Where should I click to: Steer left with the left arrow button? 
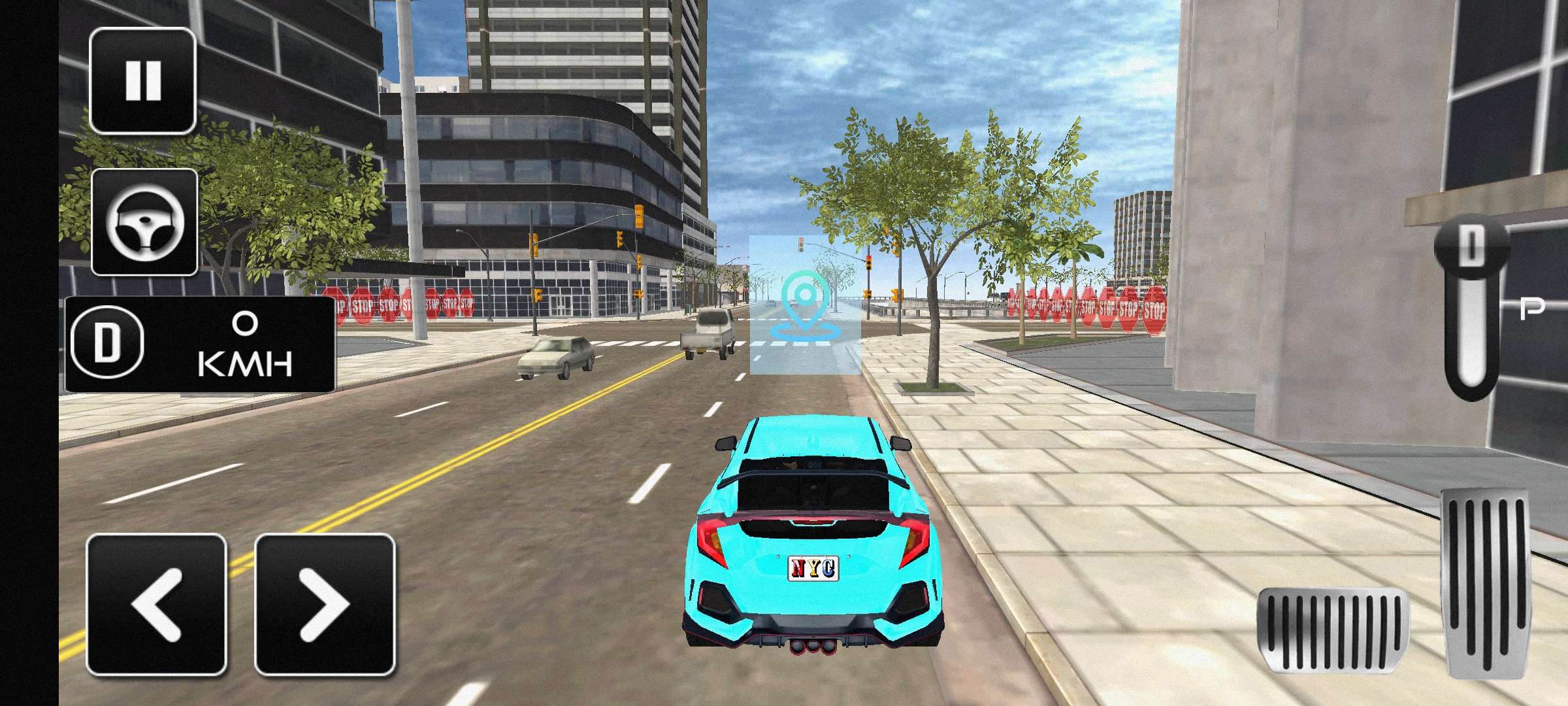tap(157, 604)
